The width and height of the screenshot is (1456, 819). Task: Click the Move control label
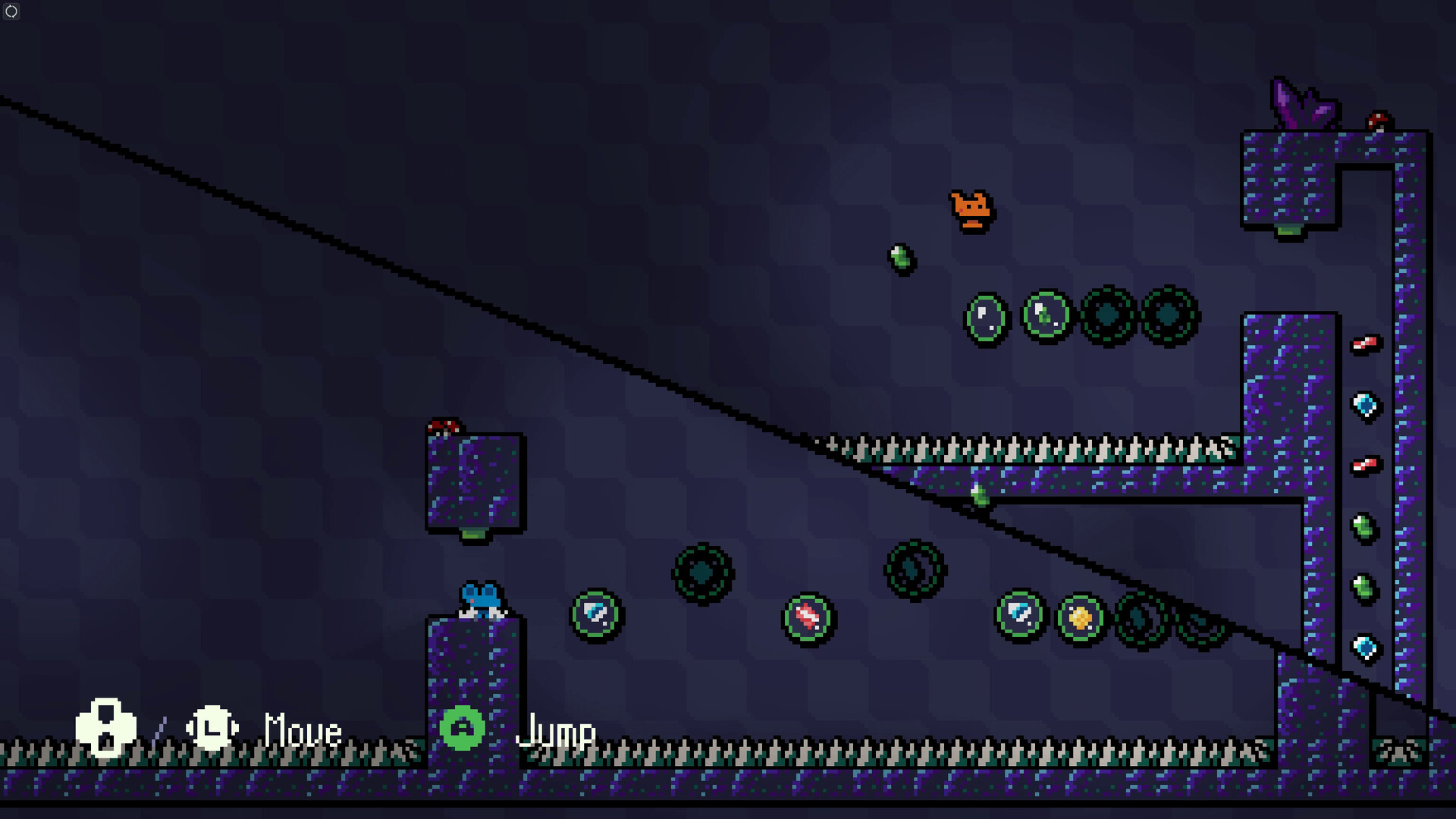[300, 730]
